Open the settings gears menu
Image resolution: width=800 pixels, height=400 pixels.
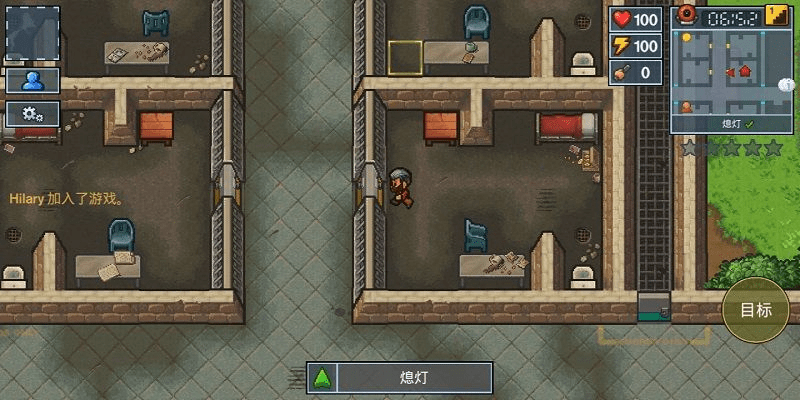click(x=32, y=113)
